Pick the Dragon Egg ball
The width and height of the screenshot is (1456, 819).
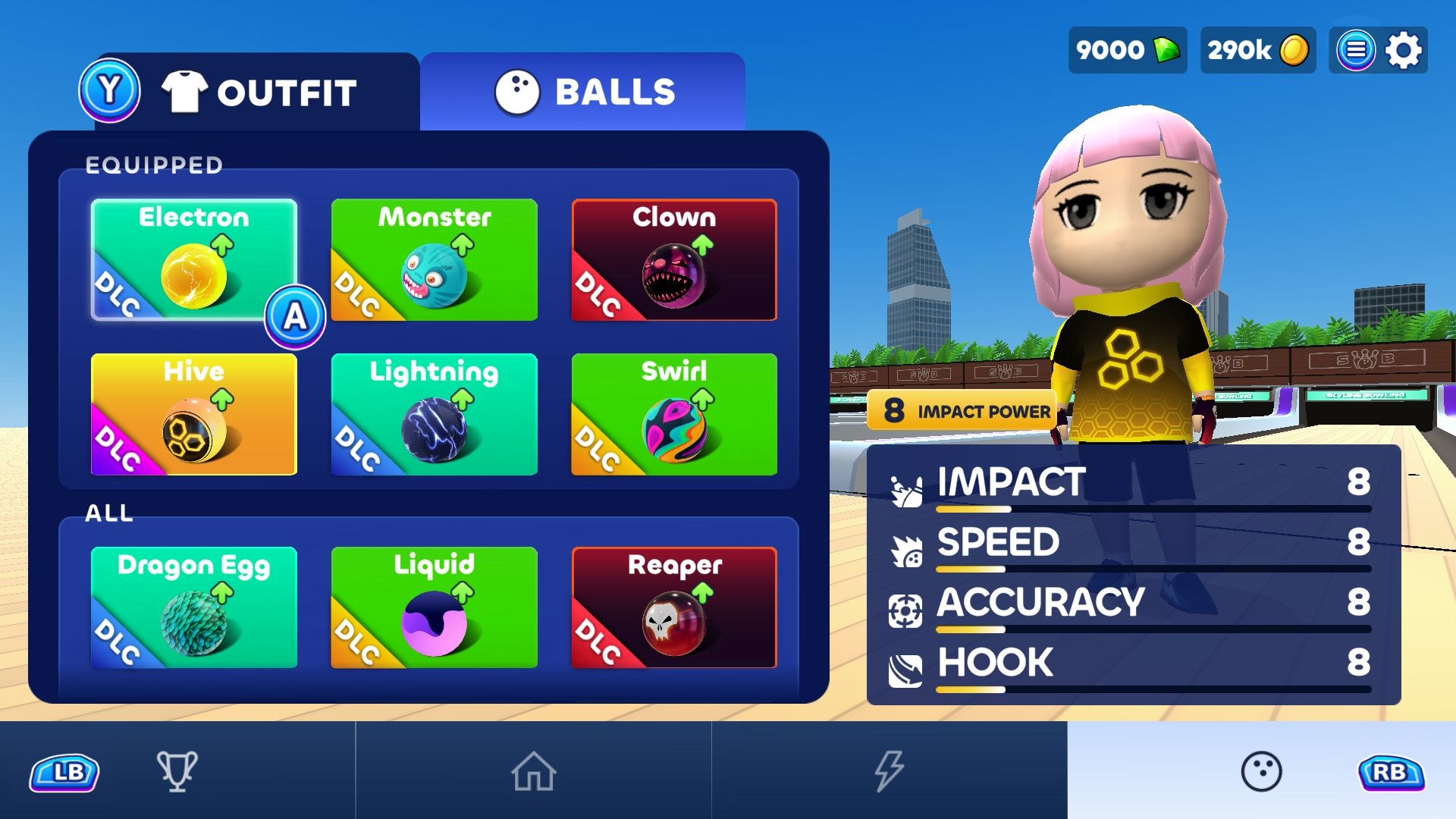(x=193, y=607)
